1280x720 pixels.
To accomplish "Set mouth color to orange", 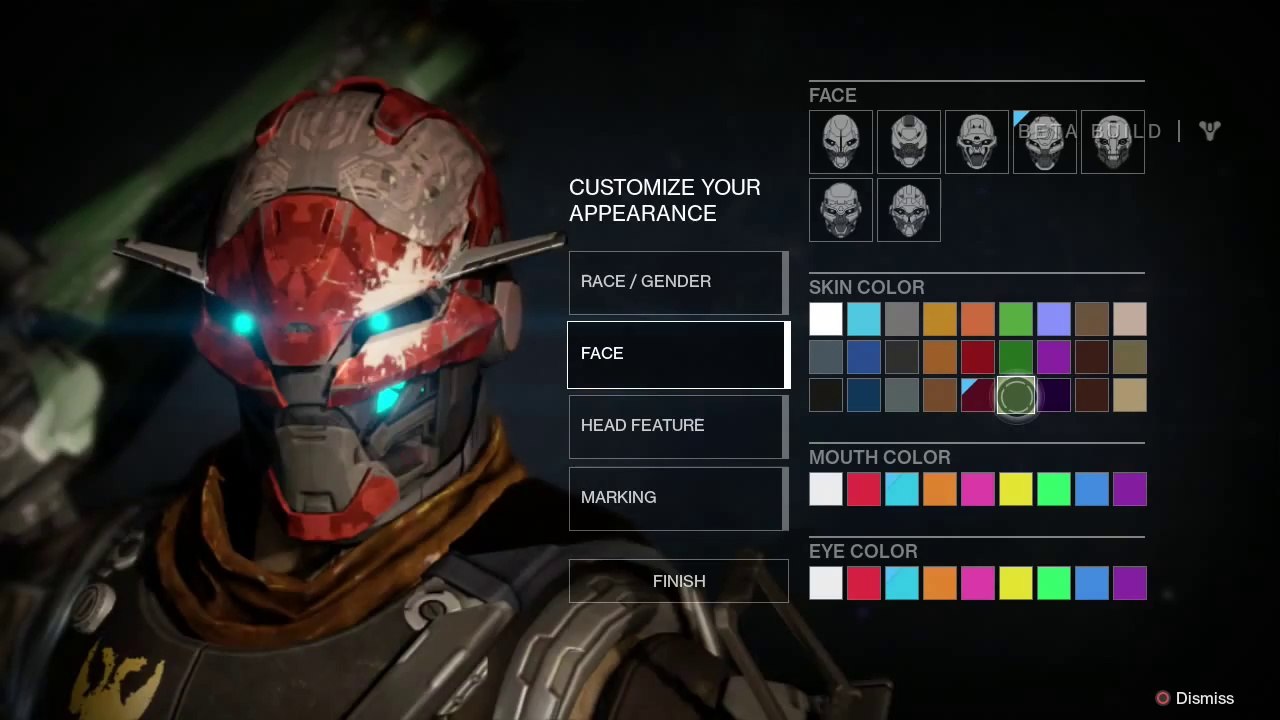I will [940, 489].
